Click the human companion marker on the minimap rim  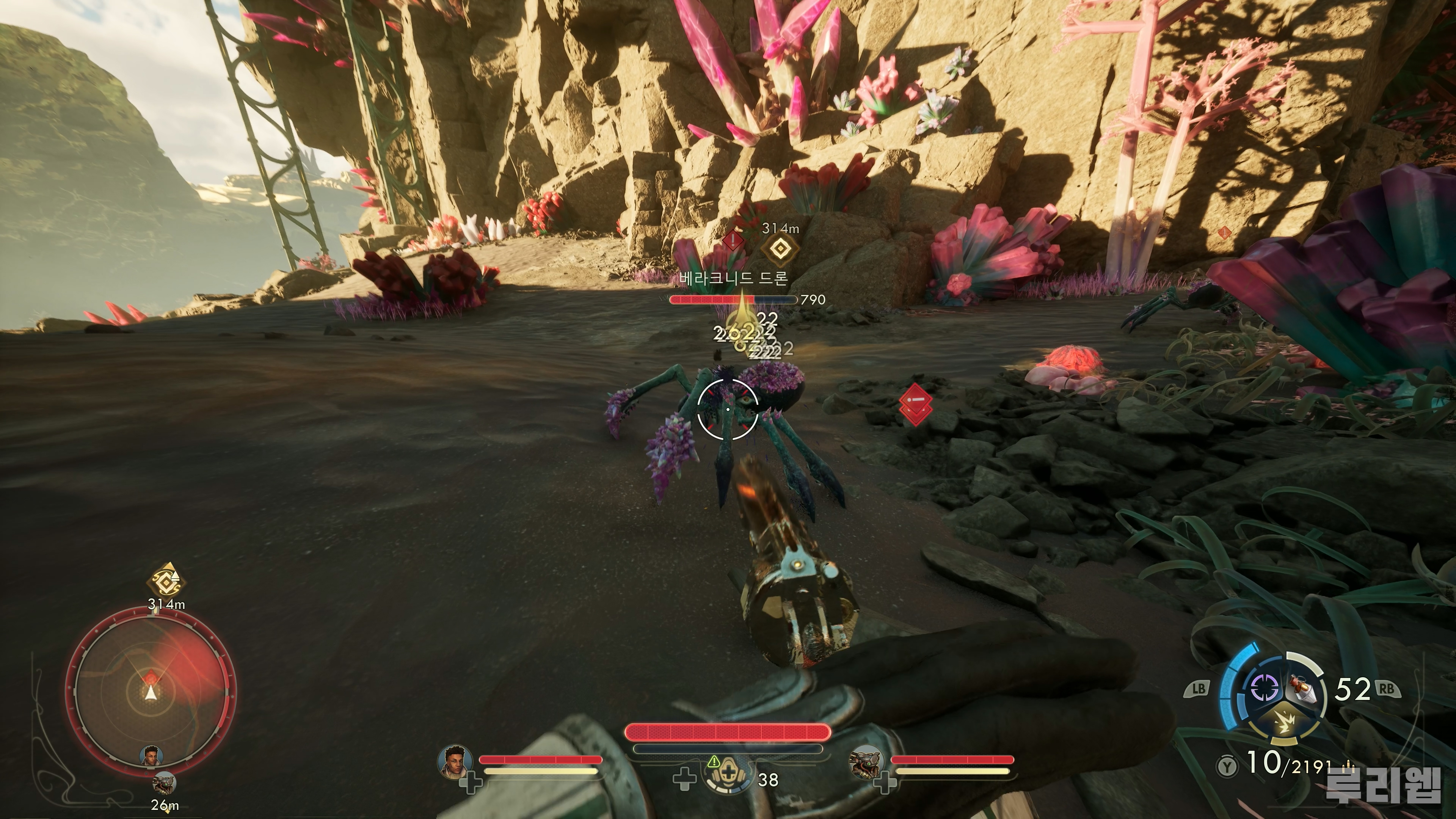pos(151,756)
